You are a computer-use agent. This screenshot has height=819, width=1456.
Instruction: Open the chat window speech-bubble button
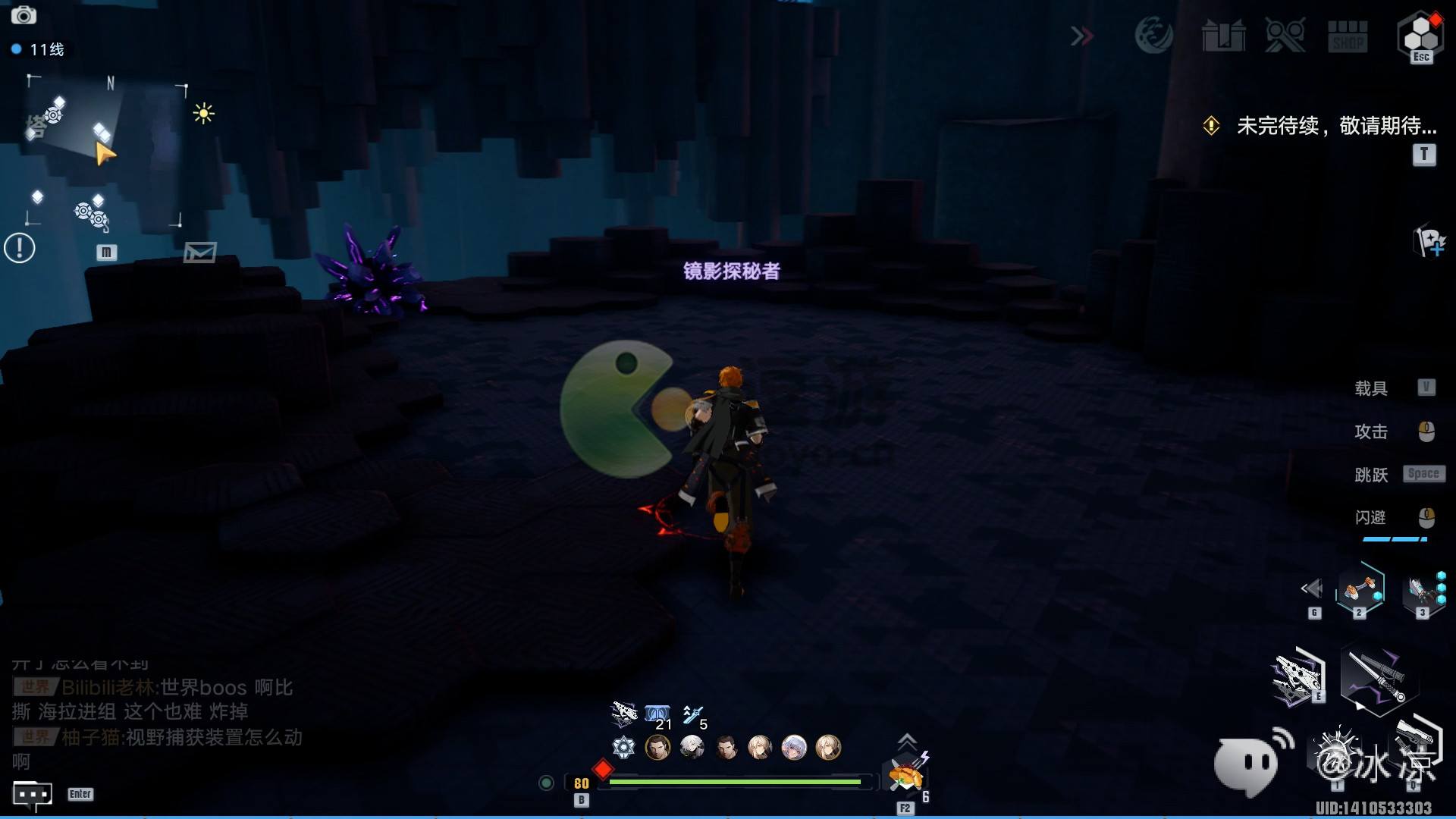click(x=33, y=794)
